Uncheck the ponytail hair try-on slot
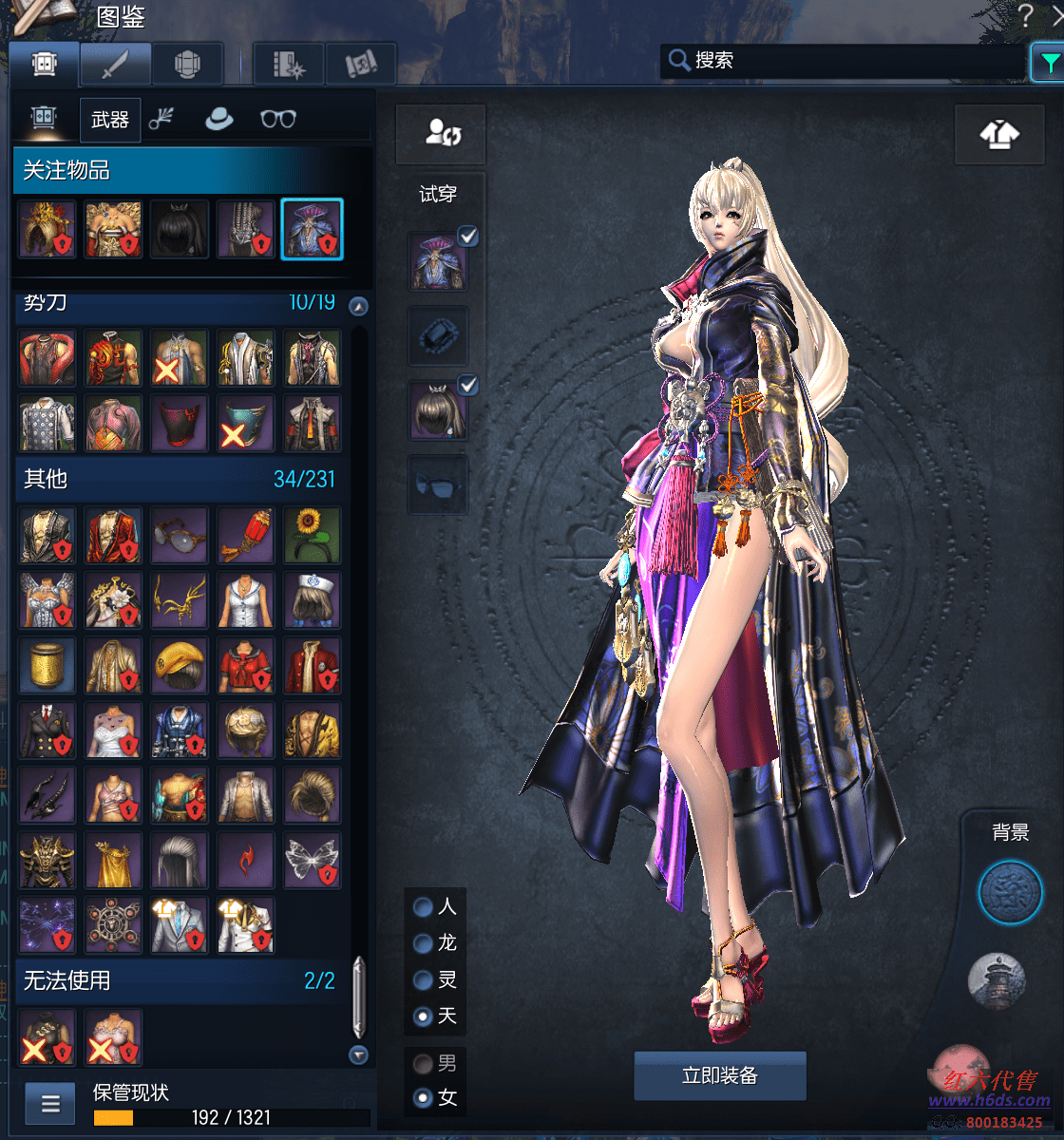Screen dimensions: 1064x1140 467,386
